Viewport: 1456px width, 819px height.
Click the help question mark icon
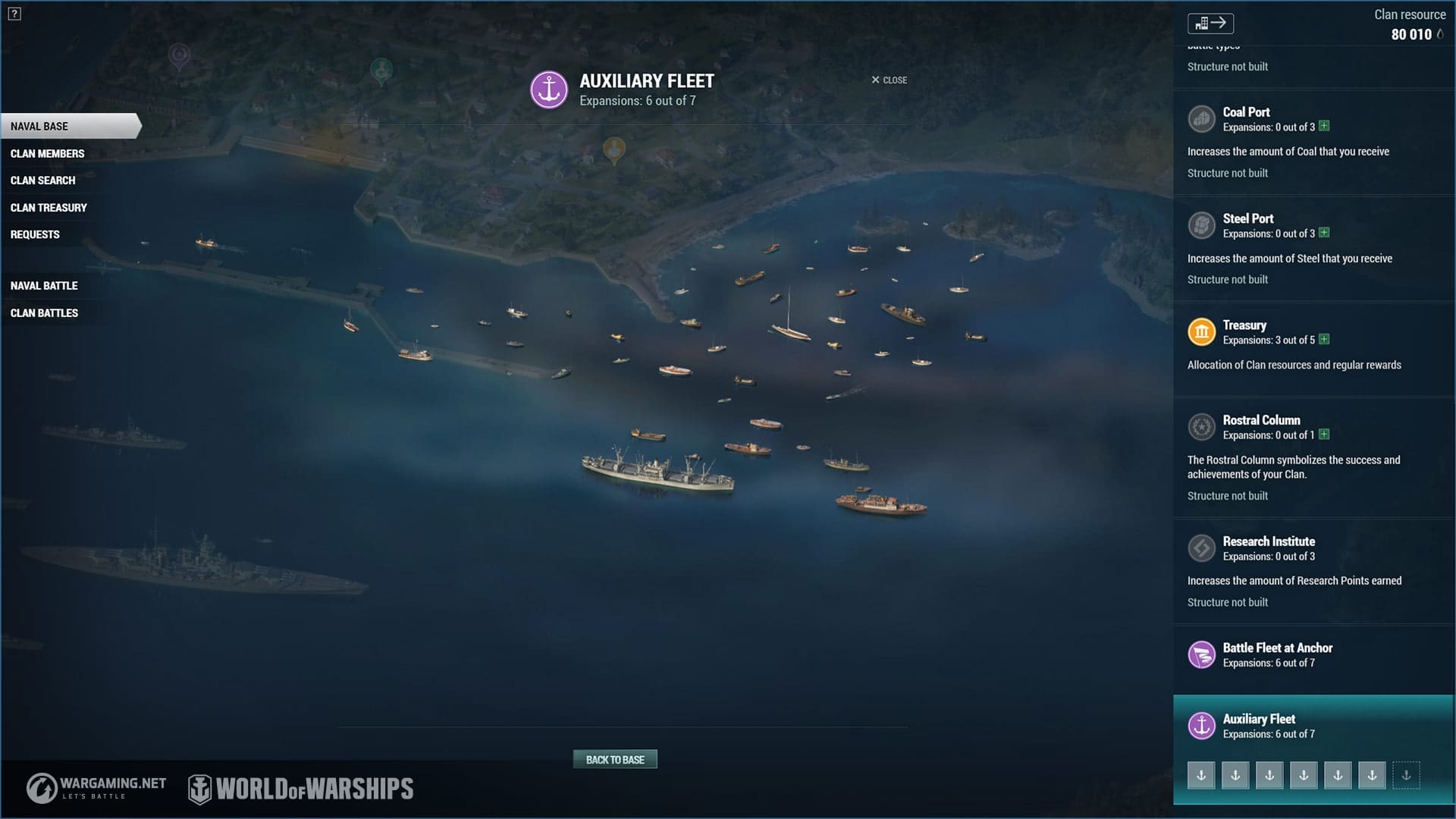[x=14, y=14]
